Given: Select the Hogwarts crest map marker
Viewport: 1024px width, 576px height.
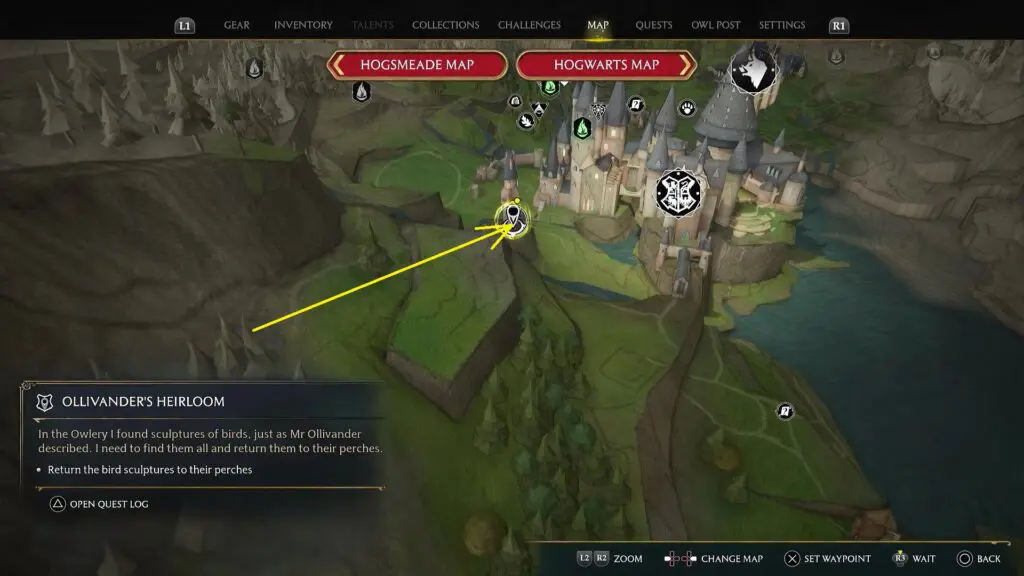Looking at the screenshot, I should tap(681, 192).
